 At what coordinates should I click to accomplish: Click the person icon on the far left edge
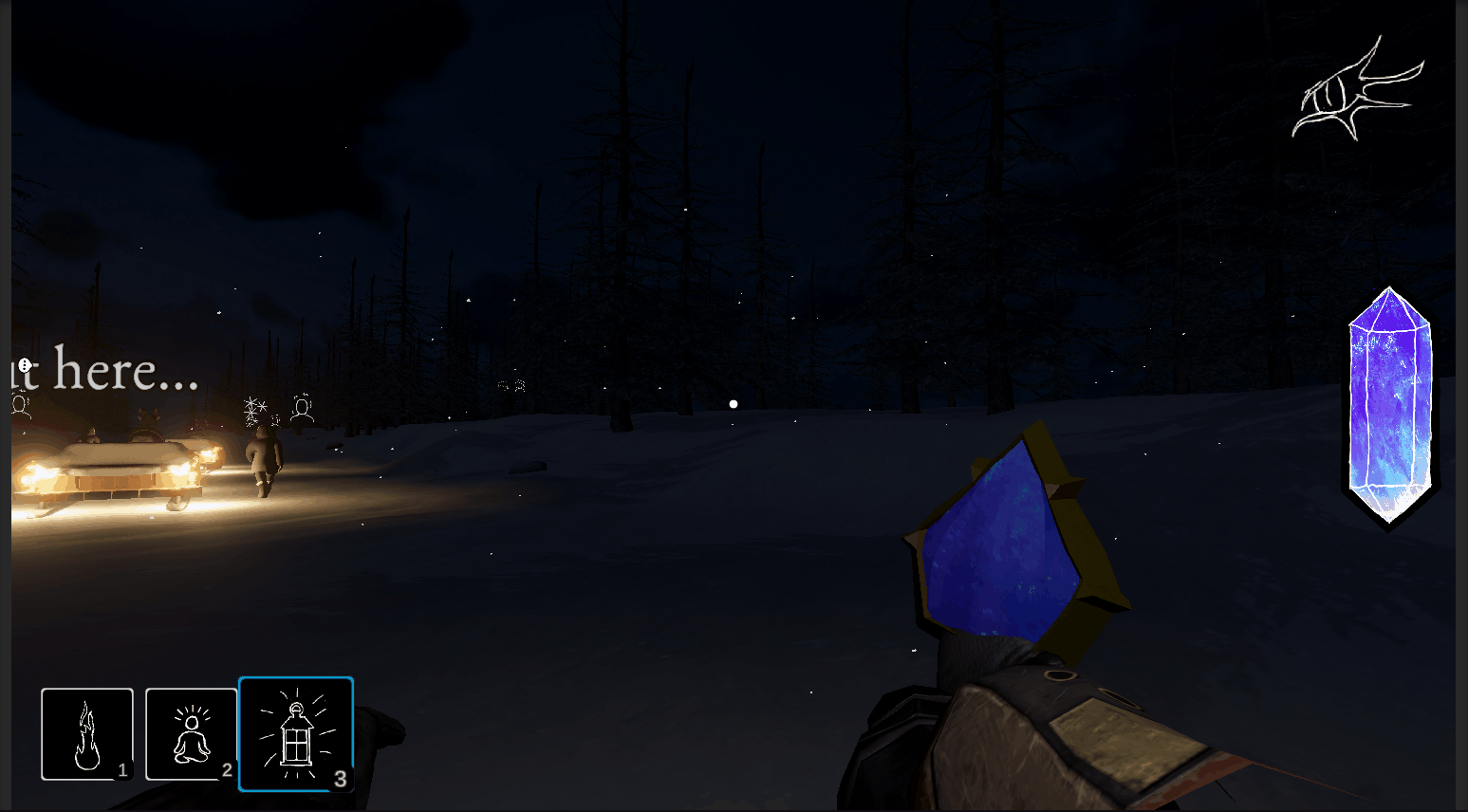click(x=20, y=407)
